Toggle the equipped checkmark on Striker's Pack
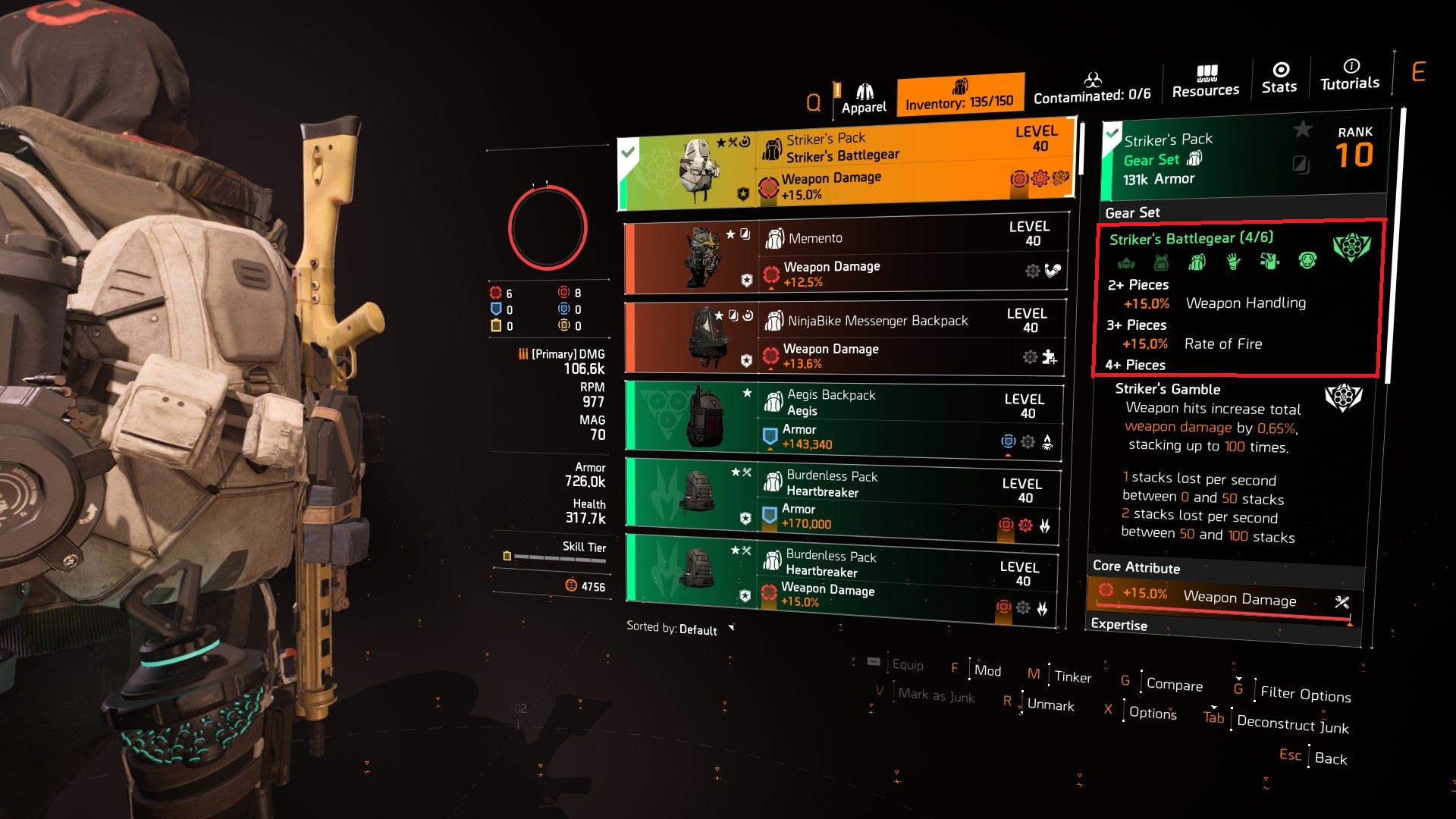Image resolution: width=1456 pixels, height=819 pixels. 627,152
